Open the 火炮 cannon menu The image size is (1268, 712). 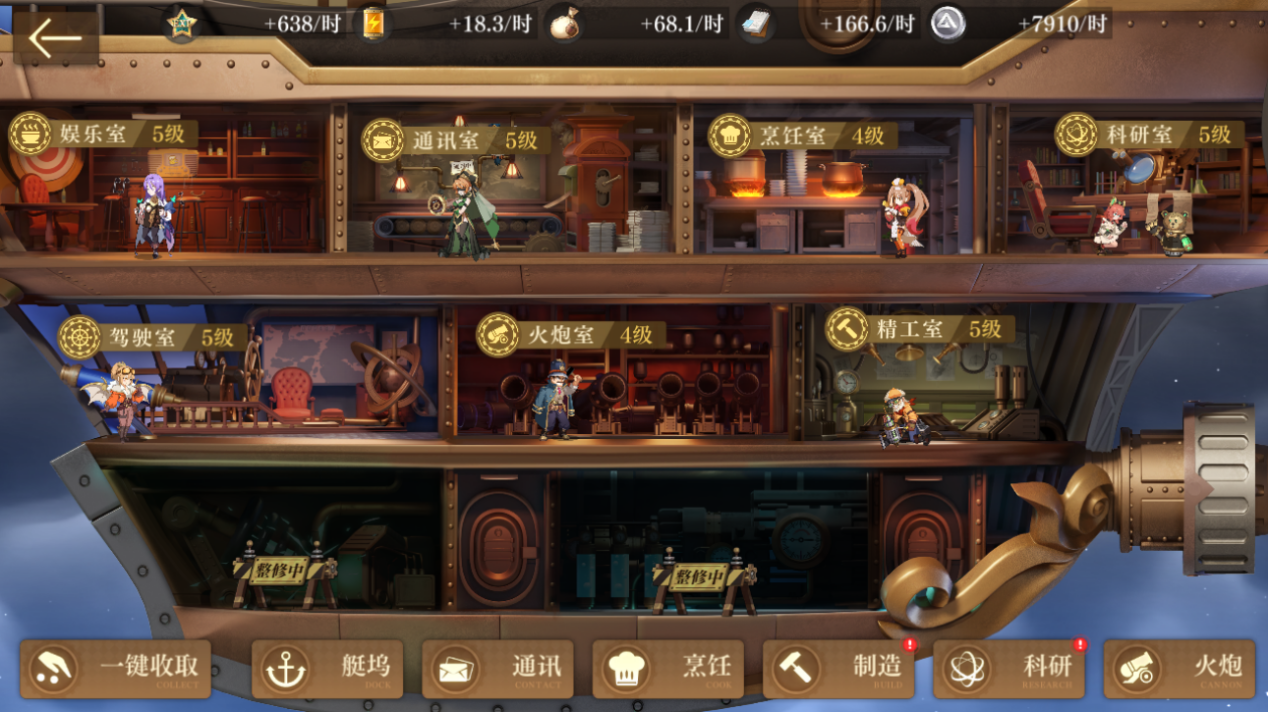pos(1179,668)
